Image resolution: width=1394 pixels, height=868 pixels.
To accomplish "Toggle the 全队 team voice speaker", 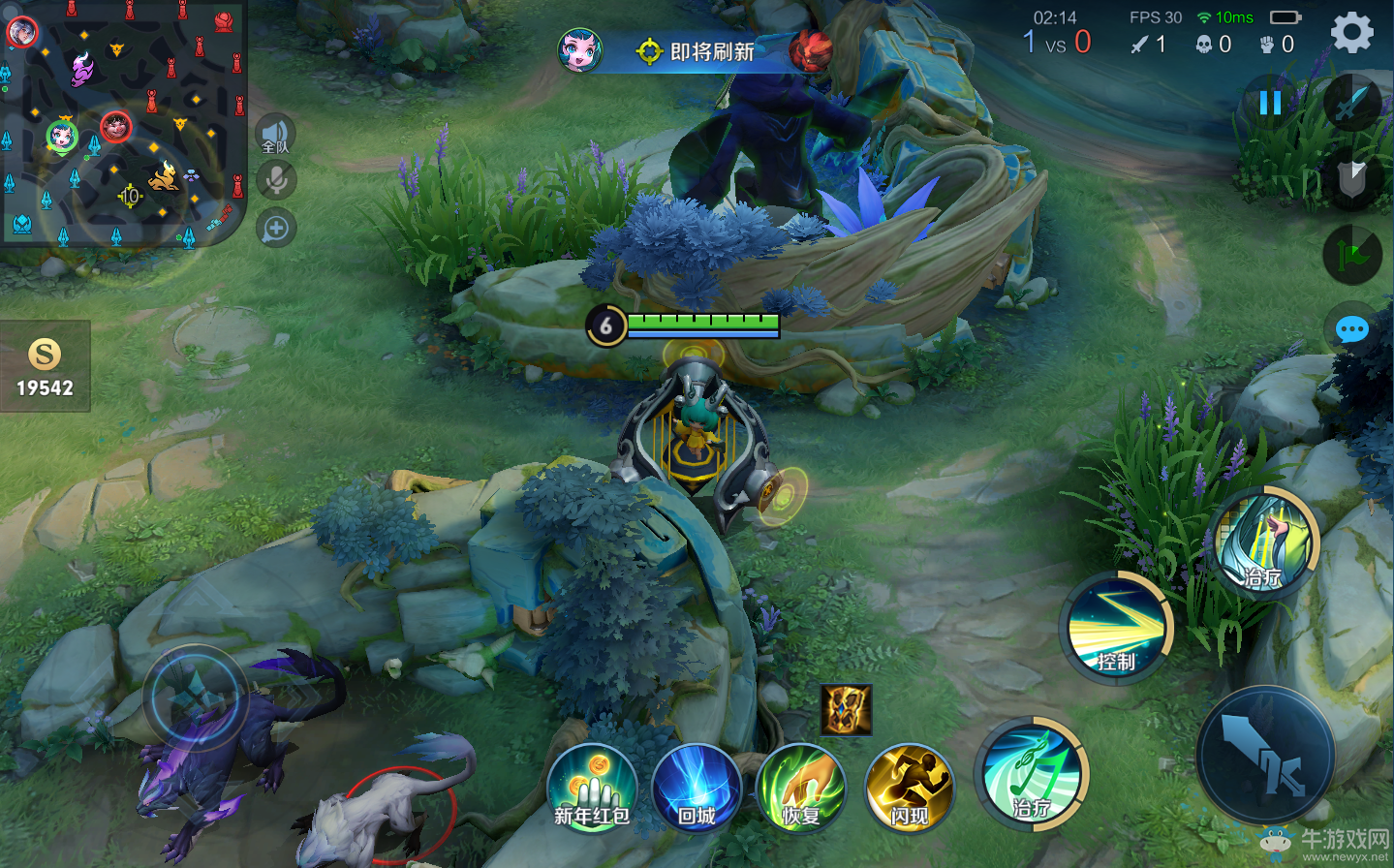I will pos(275,135).
